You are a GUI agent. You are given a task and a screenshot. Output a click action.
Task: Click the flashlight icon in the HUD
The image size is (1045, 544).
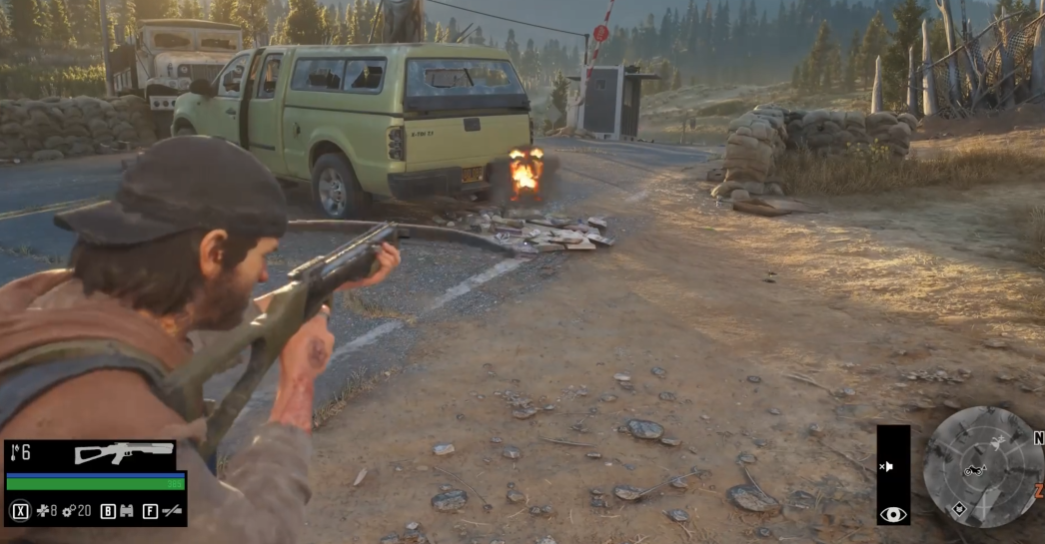coord(172,511)
